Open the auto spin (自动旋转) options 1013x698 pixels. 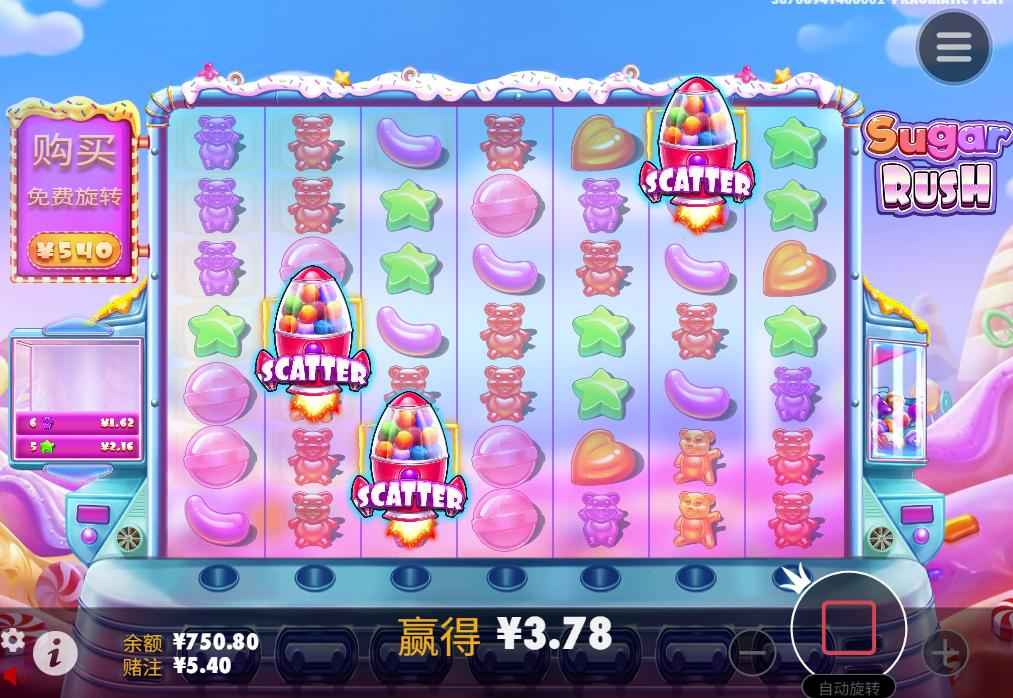(x=848, y=688)
